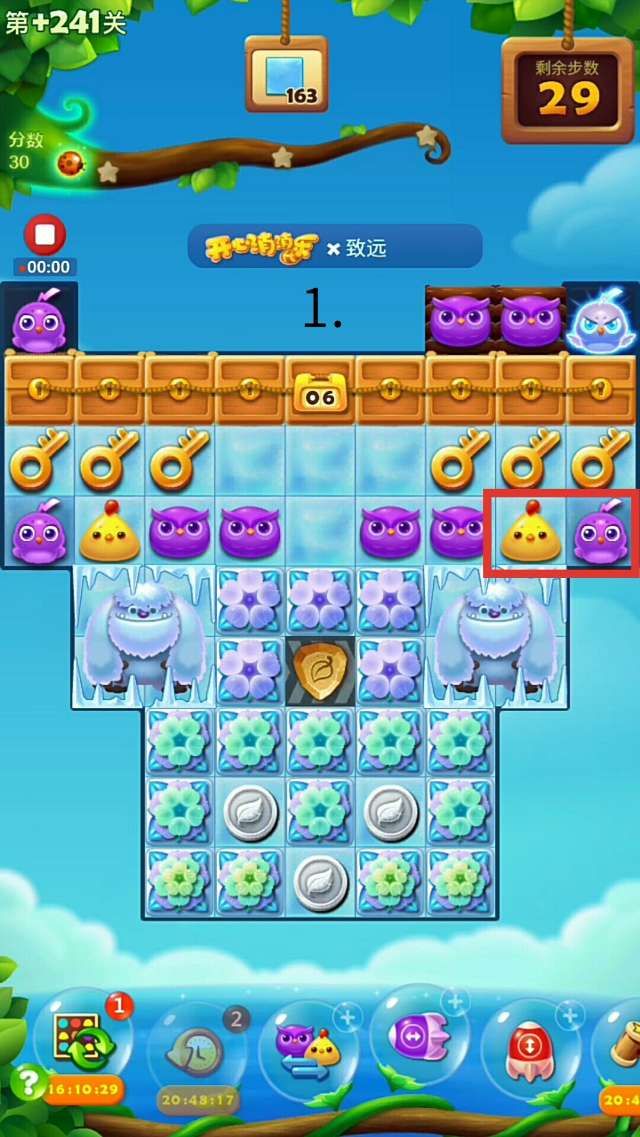
Task: Select the yellow chick inside the red frame
Action: [x=529, y=533]
